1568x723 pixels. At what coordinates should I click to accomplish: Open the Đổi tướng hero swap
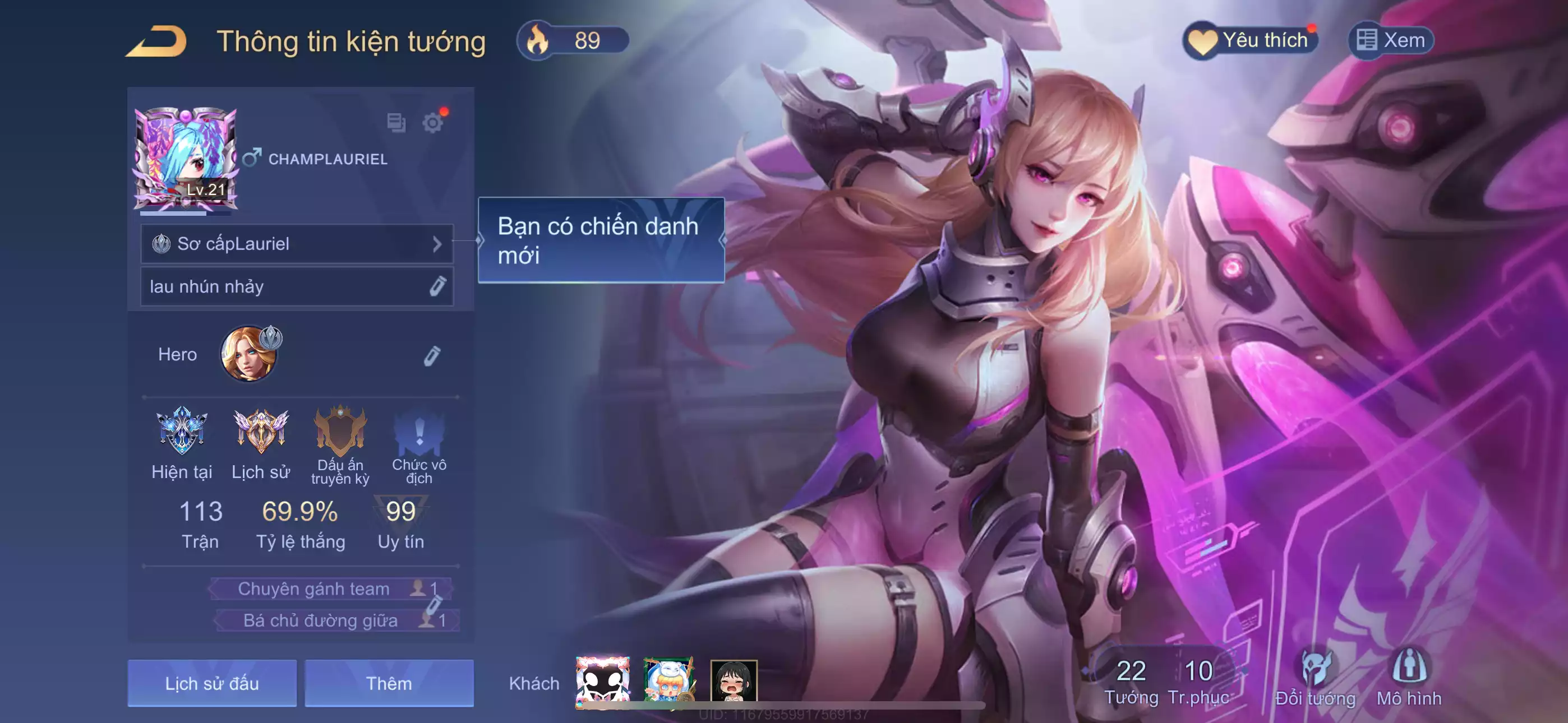tap(1316, 678)
